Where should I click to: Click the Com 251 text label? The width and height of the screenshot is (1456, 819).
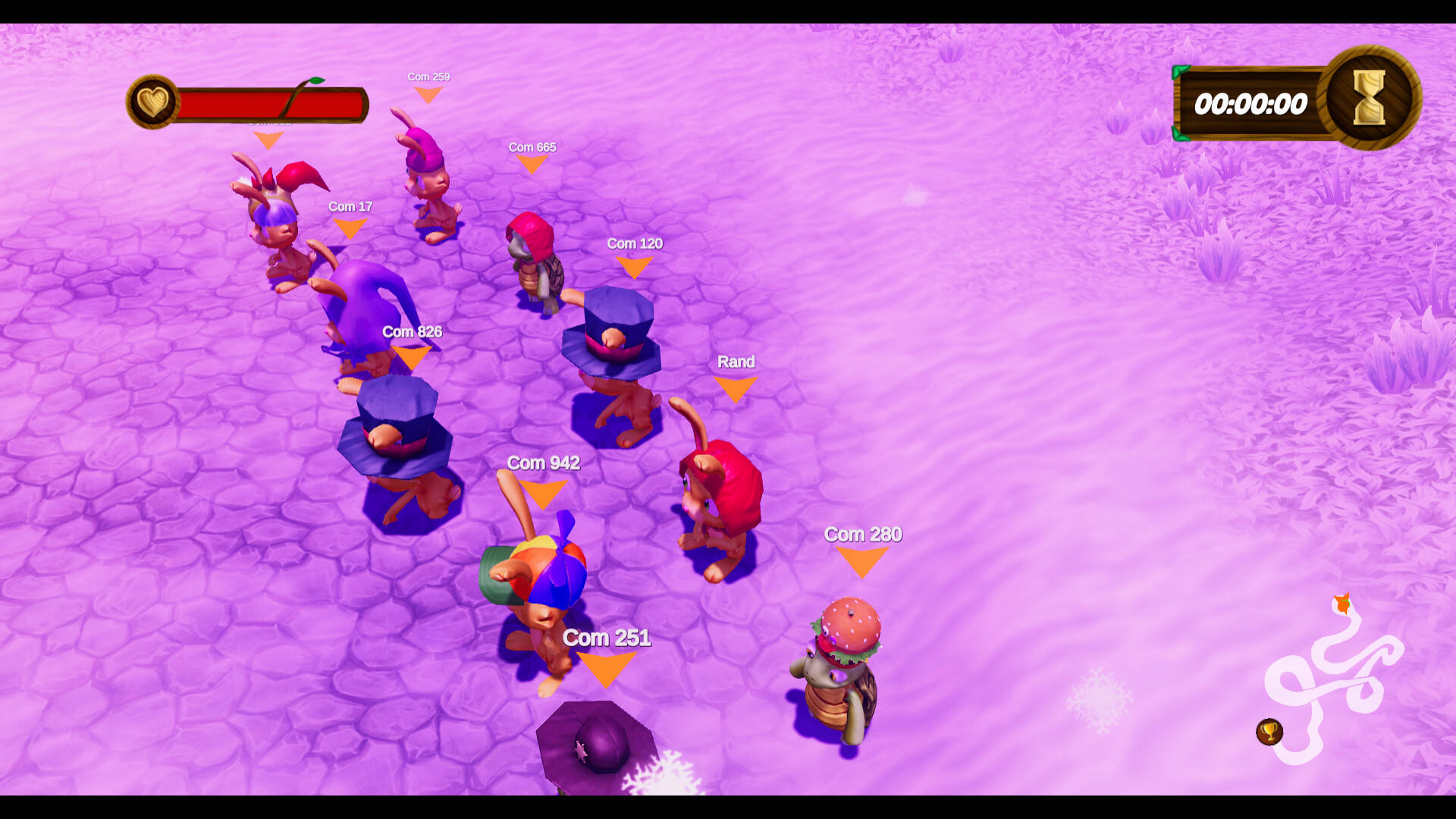pyautogui.click(x=607, y=638)
